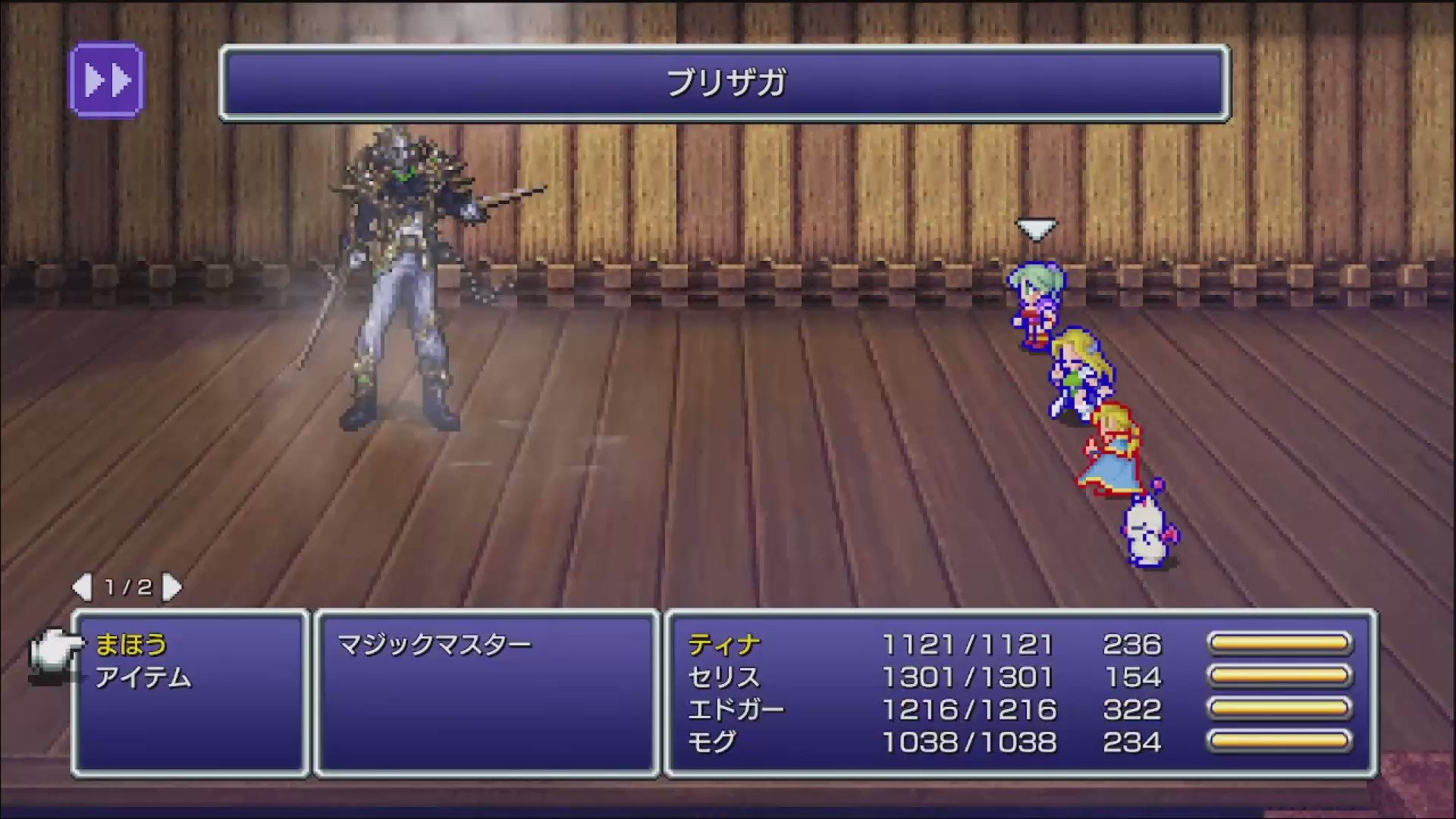Click the targeting arrow above ティナ

(1036, 227)
